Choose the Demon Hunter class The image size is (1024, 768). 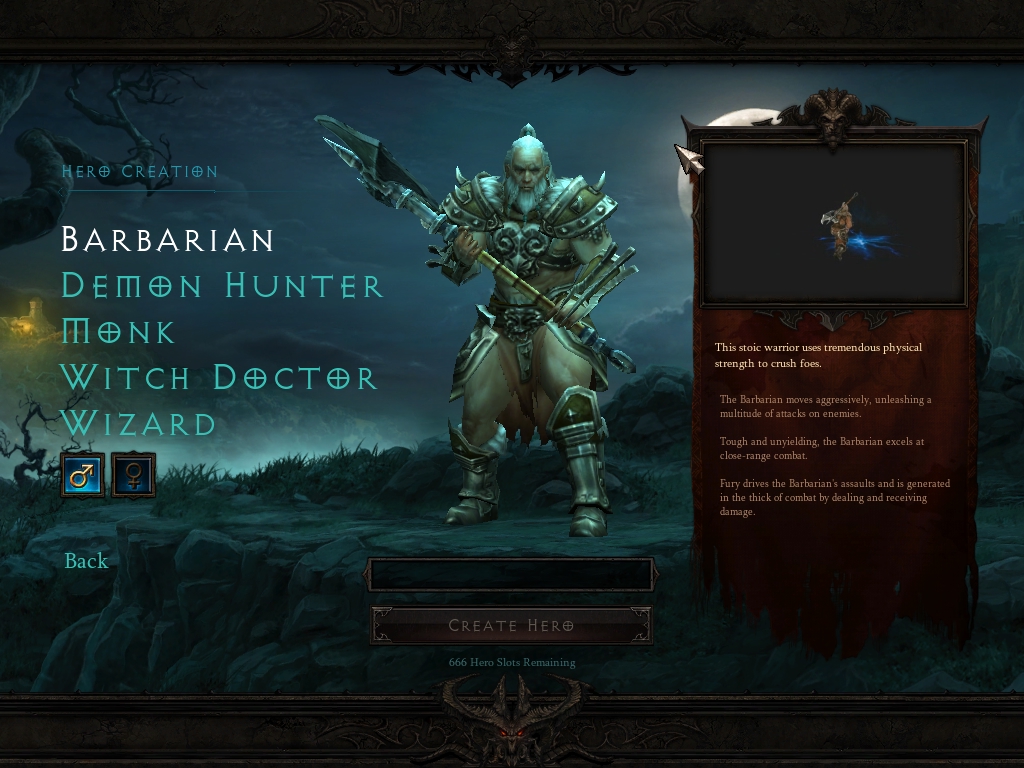tap(222, 286)
